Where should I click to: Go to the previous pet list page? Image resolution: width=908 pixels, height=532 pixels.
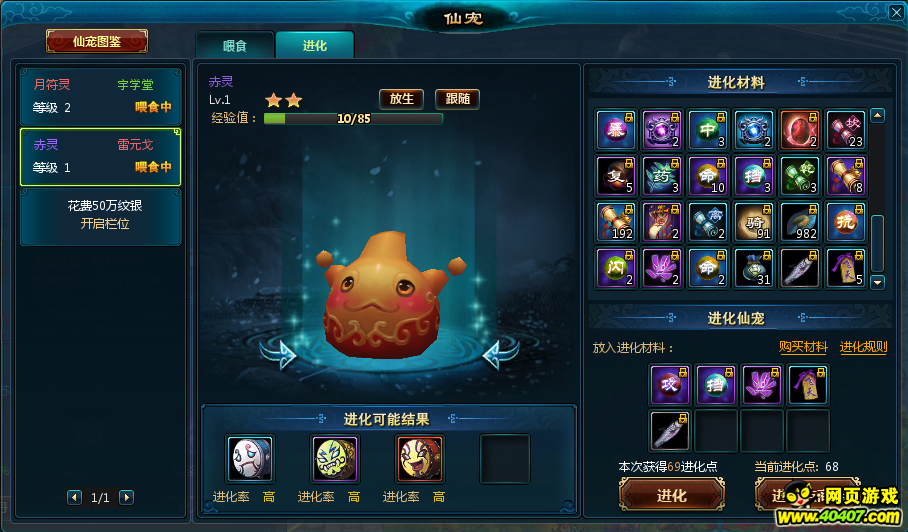74,497
